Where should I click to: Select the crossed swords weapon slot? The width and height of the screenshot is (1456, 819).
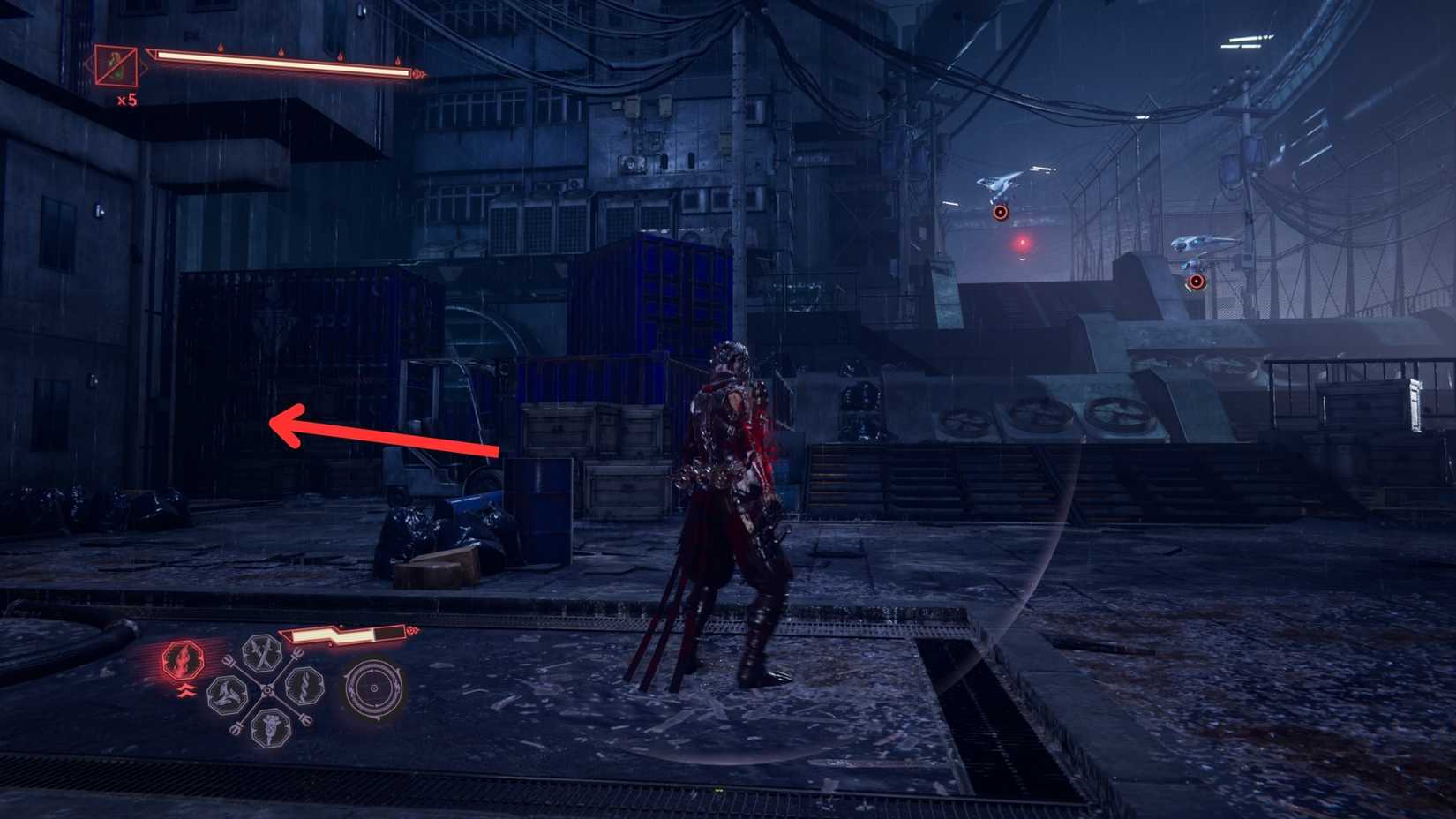(261, 654)
